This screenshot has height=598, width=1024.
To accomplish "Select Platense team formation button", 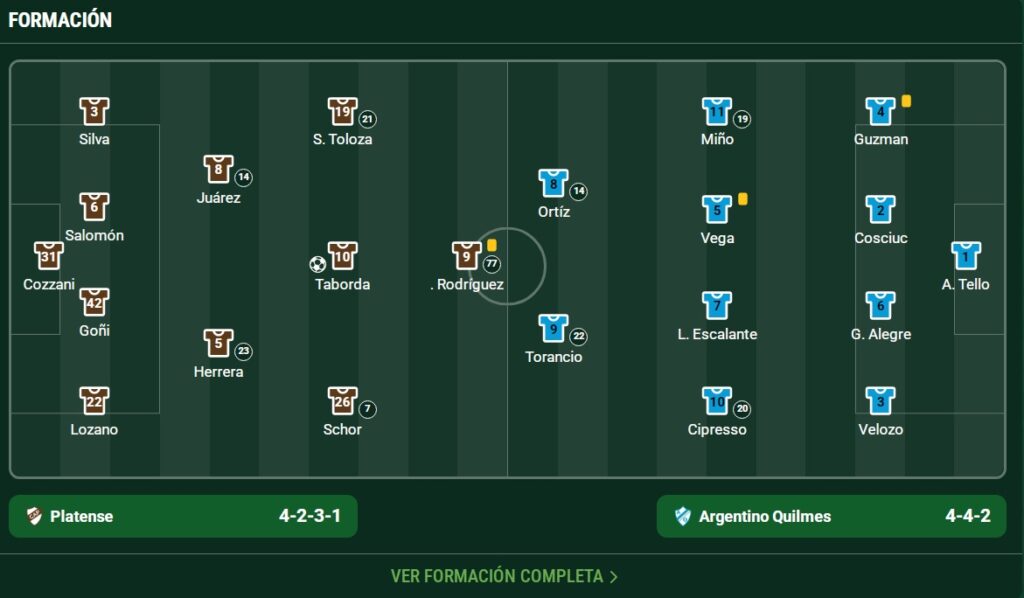I will click(183, 516).
